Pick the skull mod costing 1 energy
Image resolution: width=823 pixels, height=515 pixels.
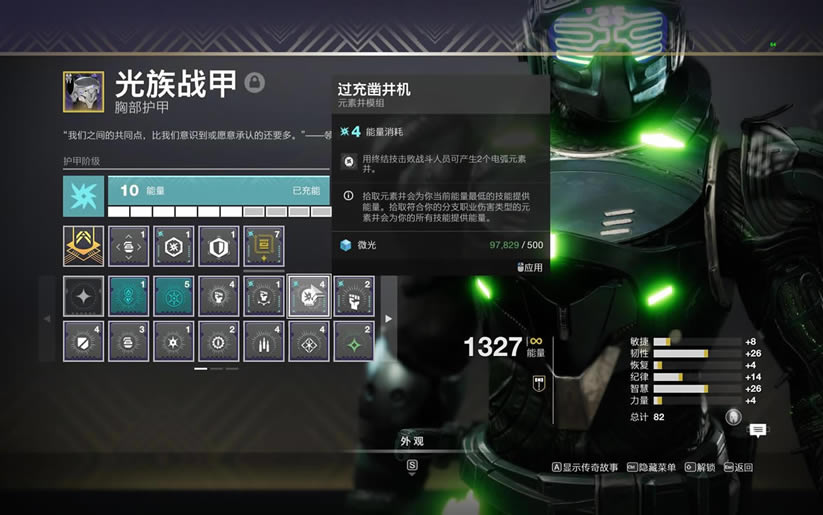tap(264, 296)
